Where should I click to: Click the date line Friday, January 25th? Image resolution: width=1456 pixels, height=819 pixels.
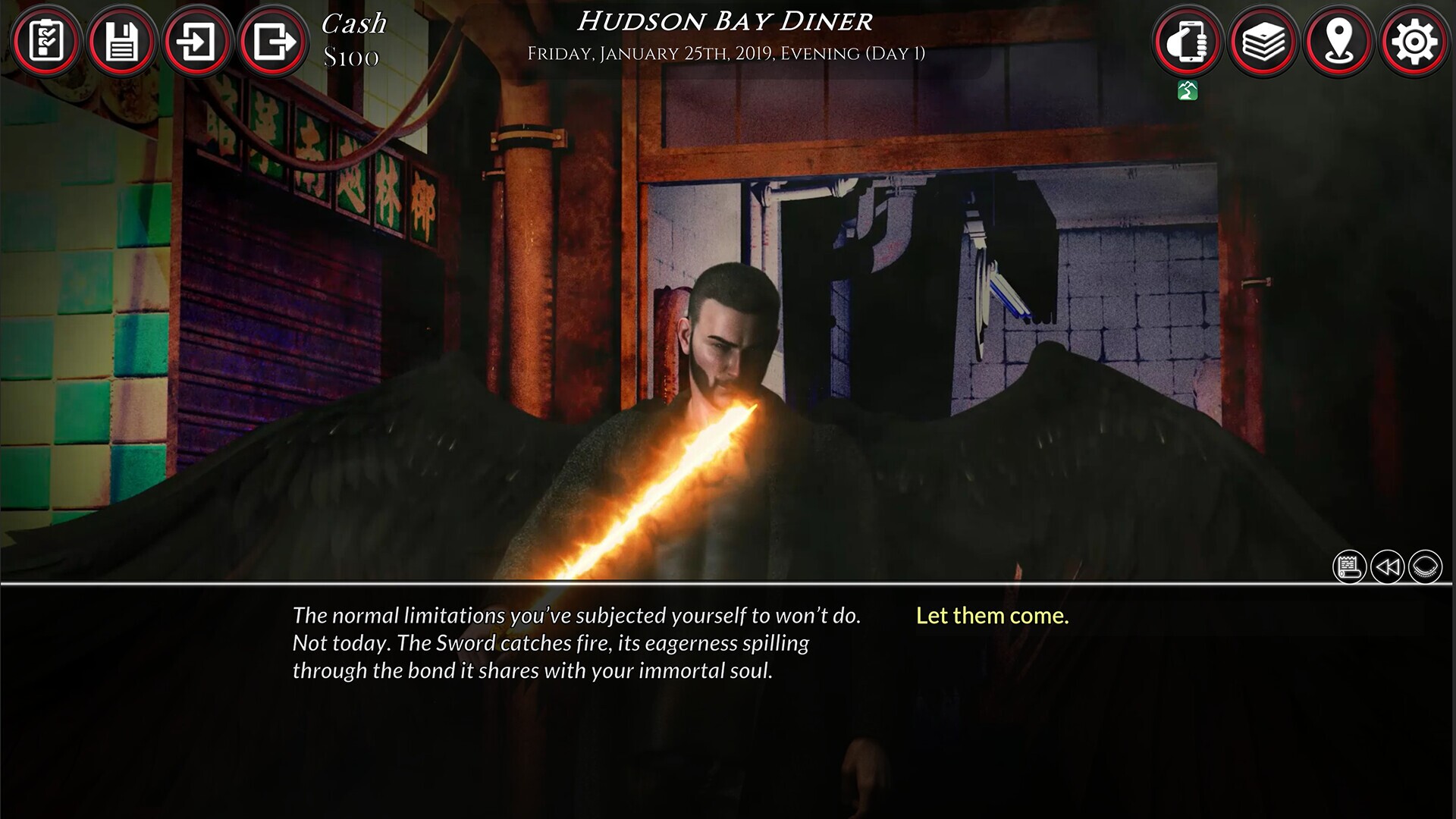pyautogui.click(x=723, y=52)
